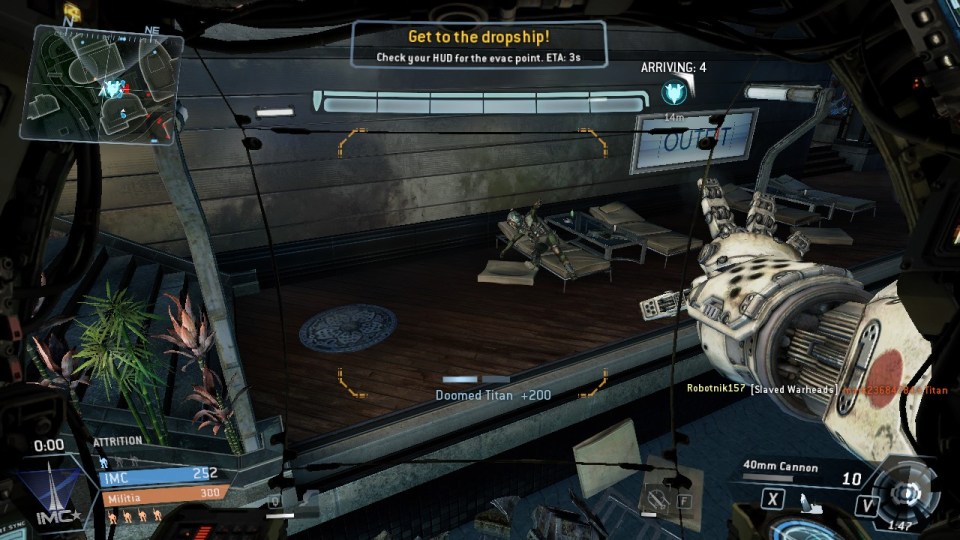Click the "Get to the dropship!" objective banner
This screenshot has width=960, height=540.
click(478, 45)
